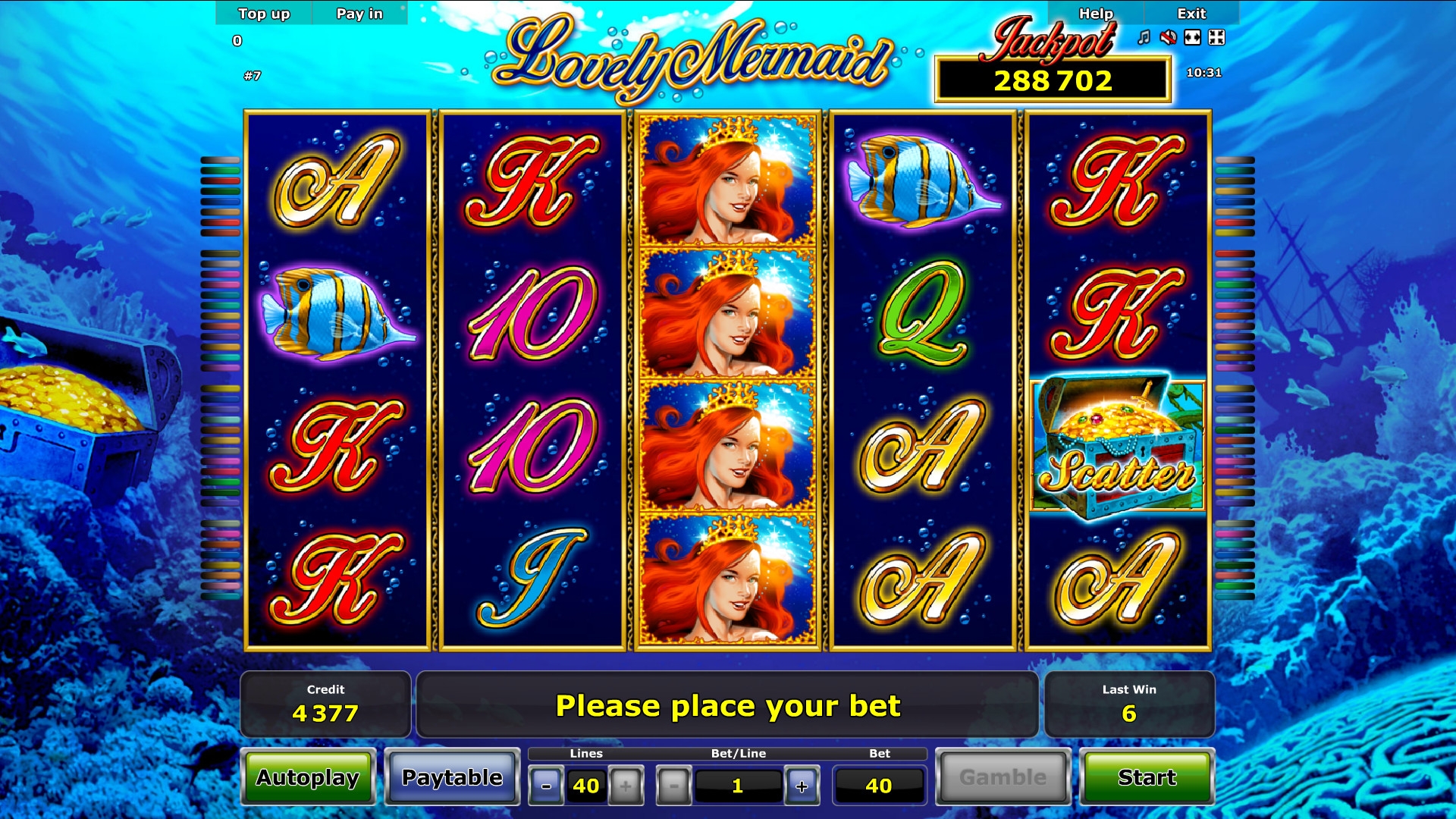Toggle the muted speaker sound icon
This screenshot has width=1456, height=819.
pos(1168,37)
